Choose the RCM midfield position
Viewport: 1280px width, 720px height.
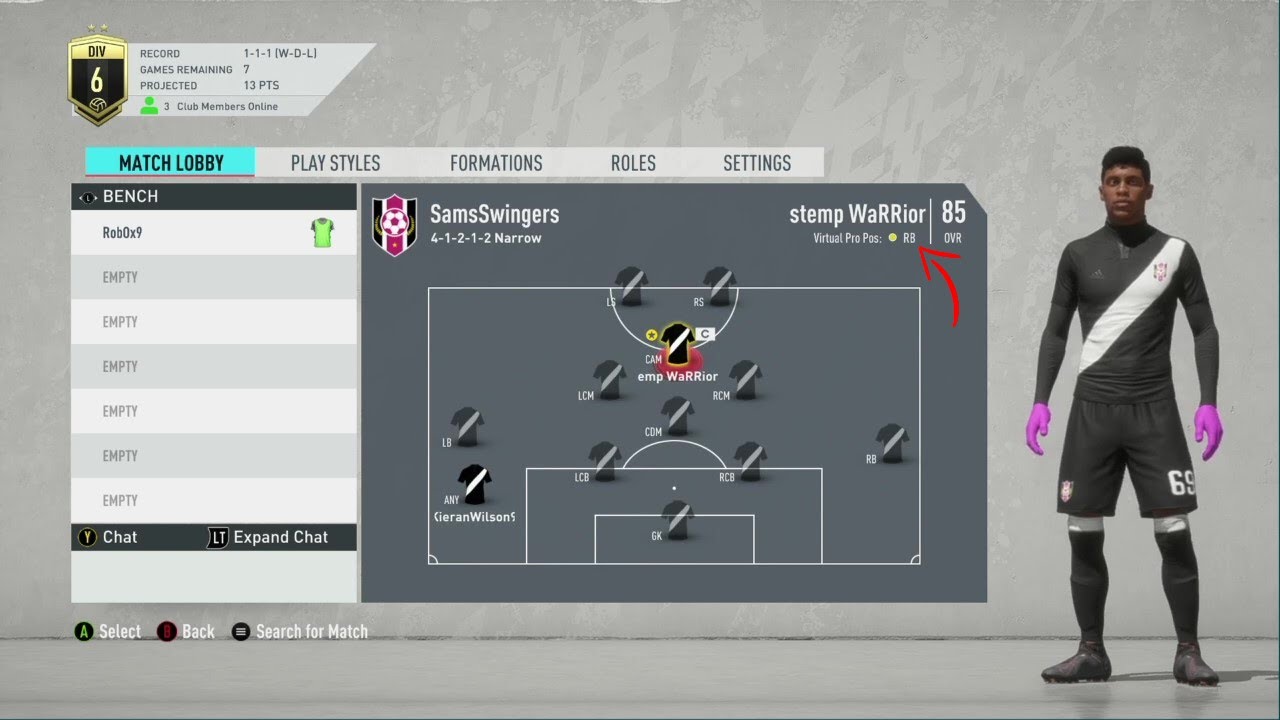[x=745, y=379]
